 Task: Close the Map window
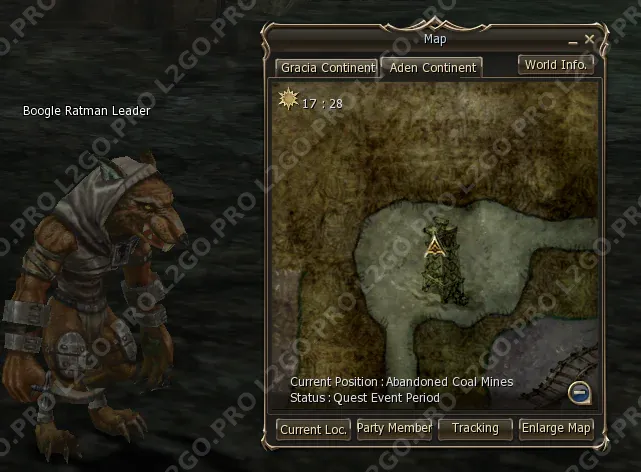(x=589, y=40)
